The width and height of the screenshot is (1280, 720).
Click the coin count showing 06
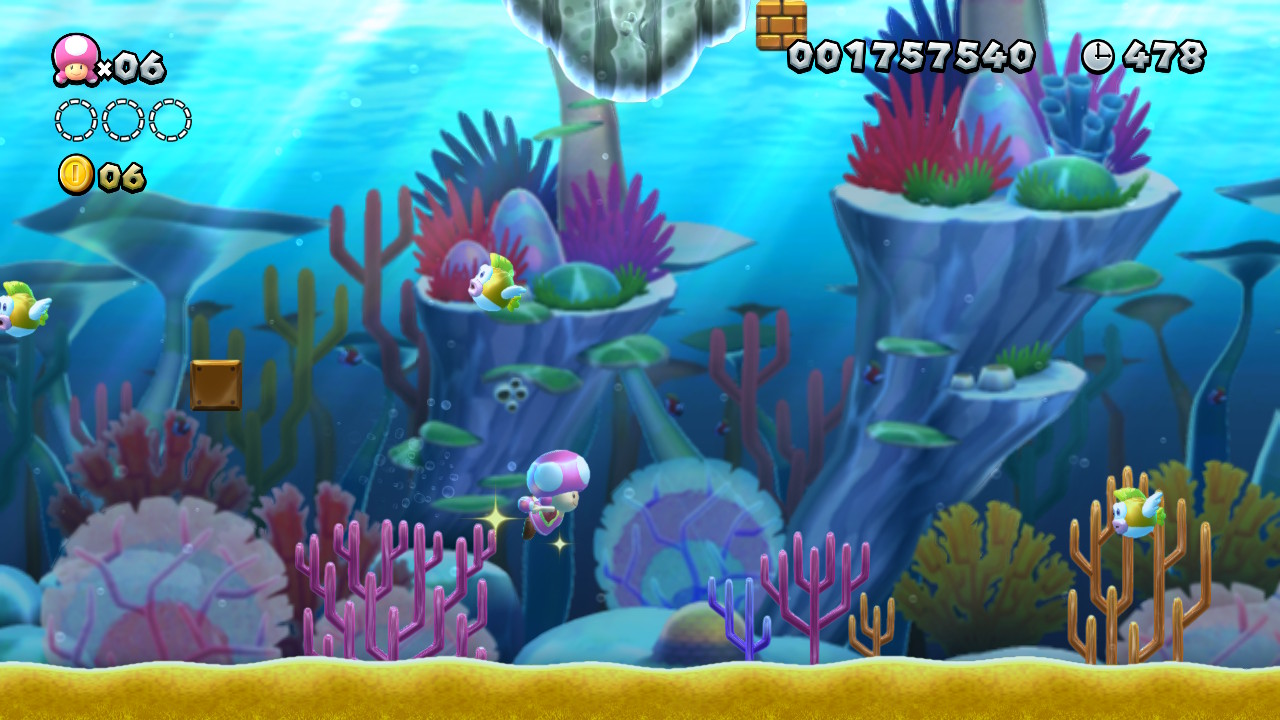pyautogui.click(x=122, y=177)
